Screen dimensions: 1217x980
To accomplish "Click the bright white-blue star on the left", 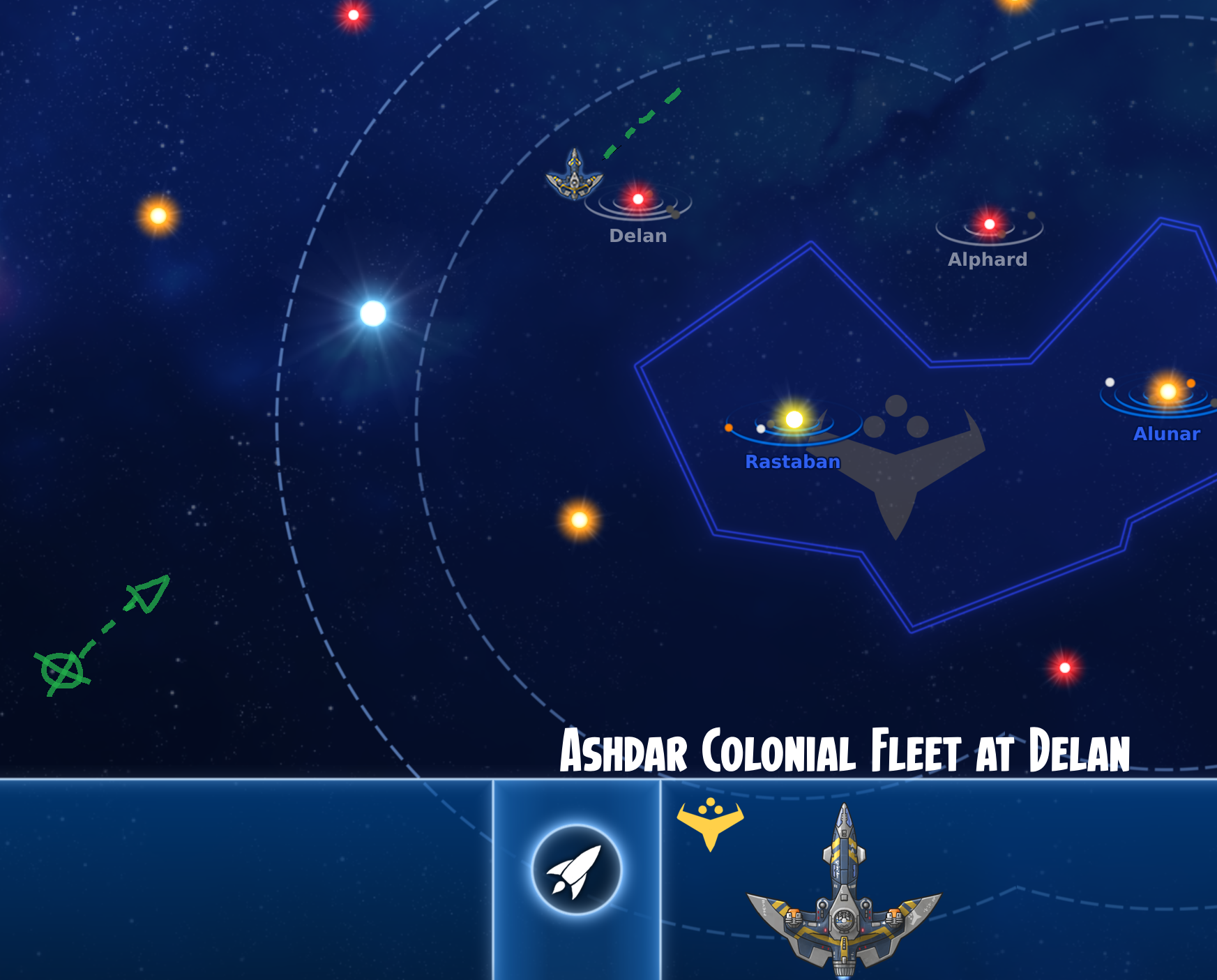I will click(x=372, y=315).
